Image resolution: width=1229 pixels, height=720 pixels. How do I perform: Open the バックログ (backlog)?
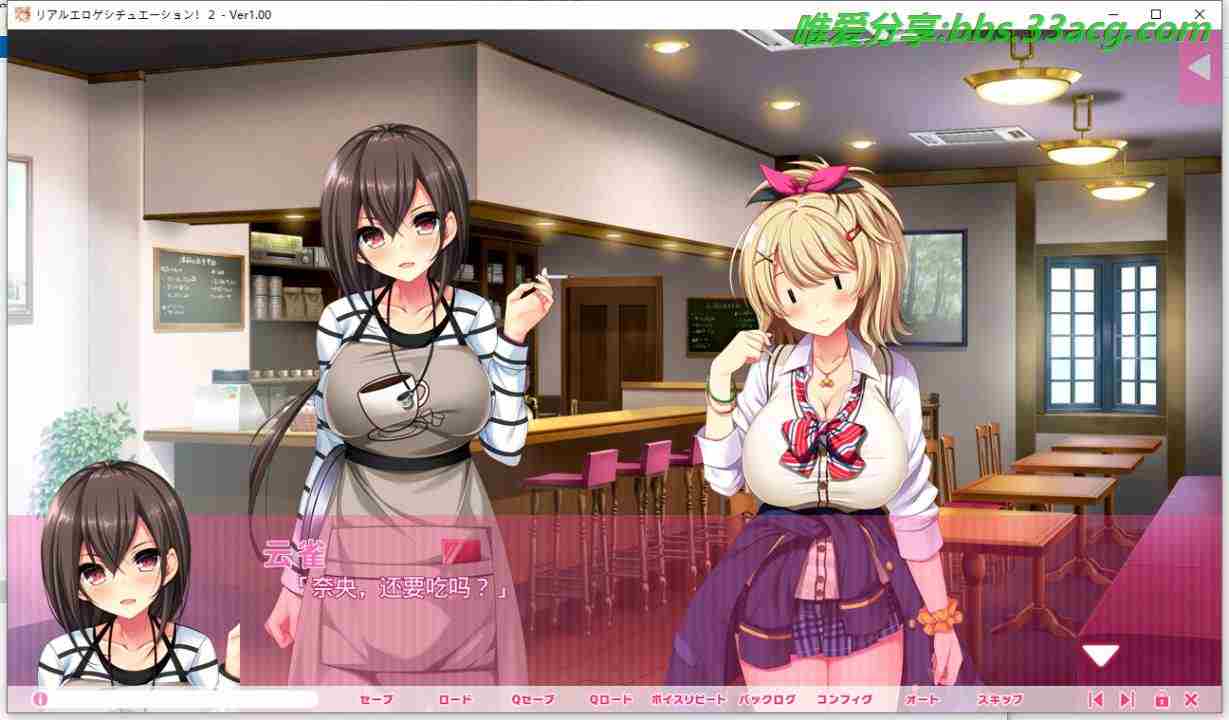pos(767,700)
